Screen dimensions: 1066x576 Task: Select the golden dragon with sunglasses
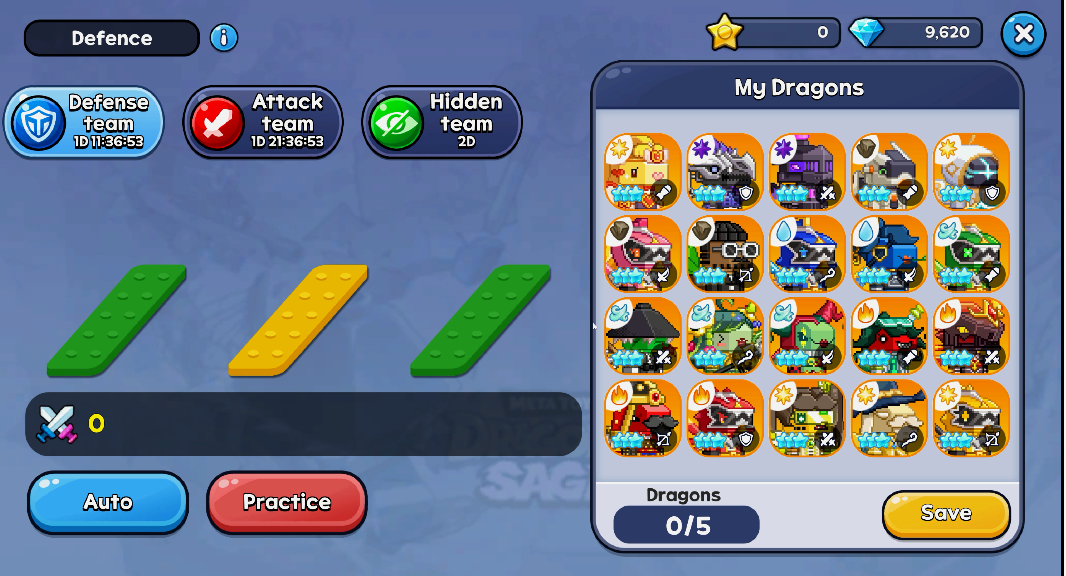[972, 417]
